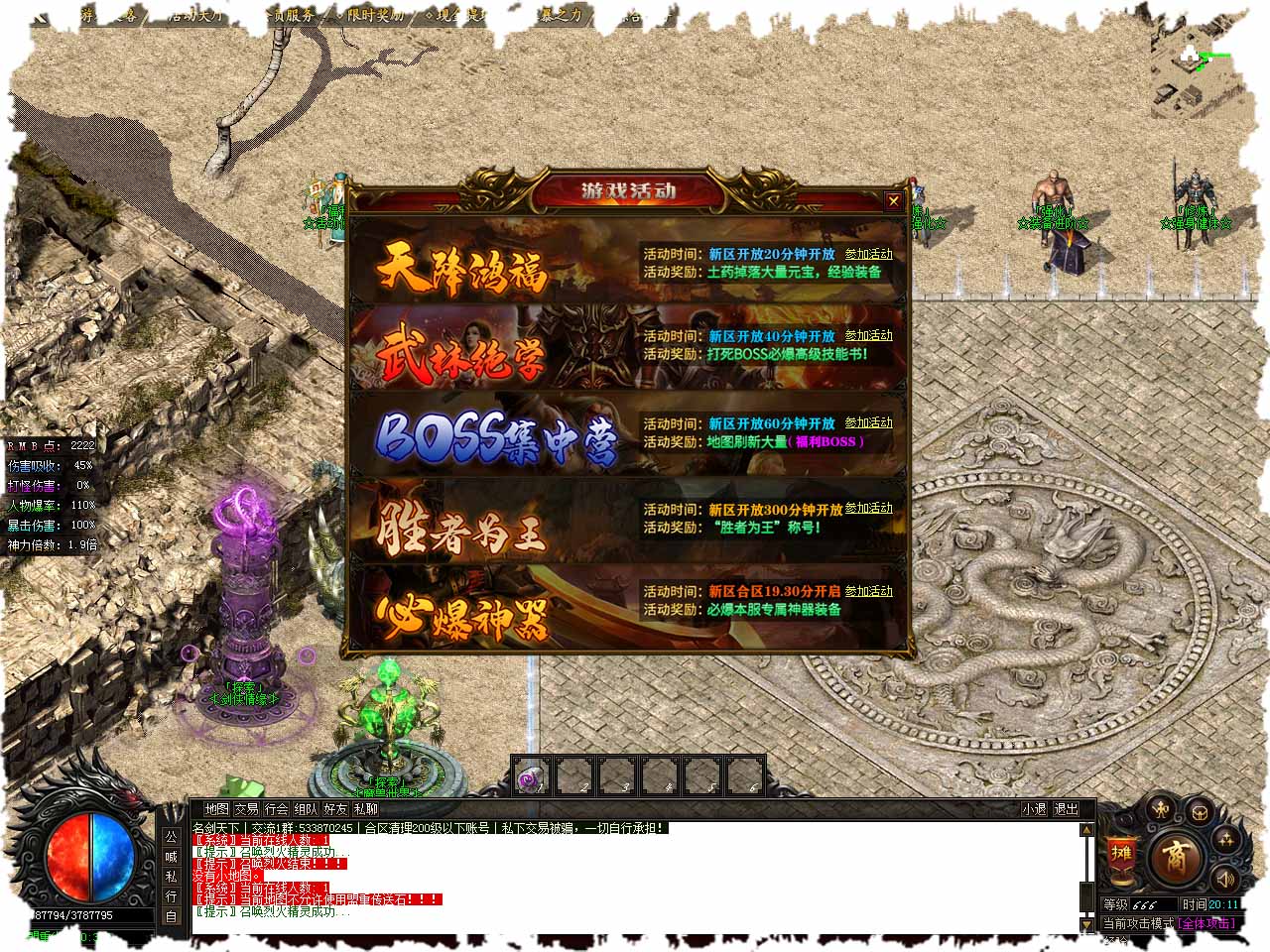Image resolution: width=1270 pixels, height=952 pixels.
Task: Close the 游戏活动 events window
Action: pos(893,201)
